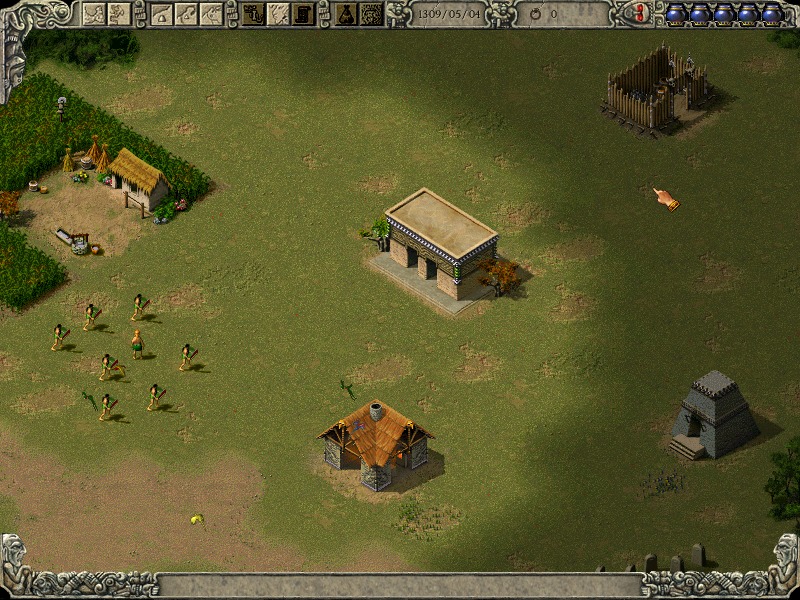Viewport: 800px width, 600px height.
Task: Activate the dark glyph icon left of the scroll
Action: pyautogui.click(x=254, y=13)
